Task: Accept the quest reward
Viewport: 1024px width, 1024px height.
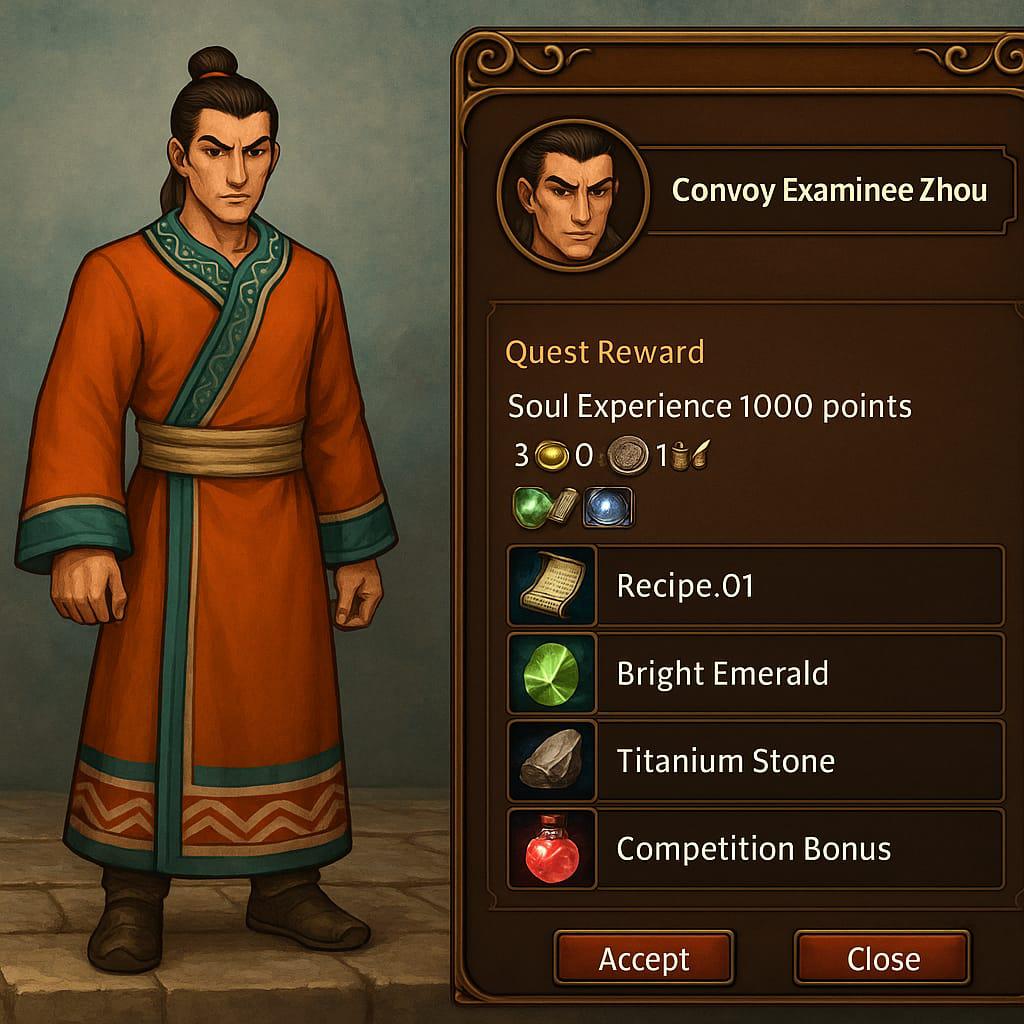Action: [643, 959]
